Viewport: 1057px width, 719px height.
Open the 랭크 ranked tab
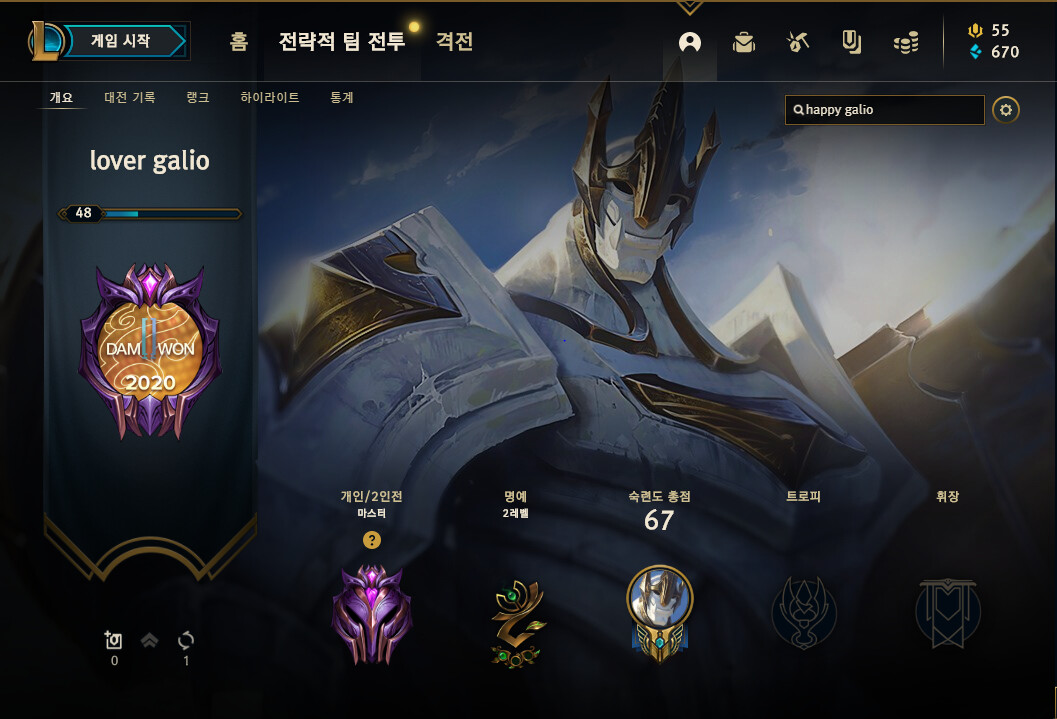pyautogui.click(x=197, y=98)
